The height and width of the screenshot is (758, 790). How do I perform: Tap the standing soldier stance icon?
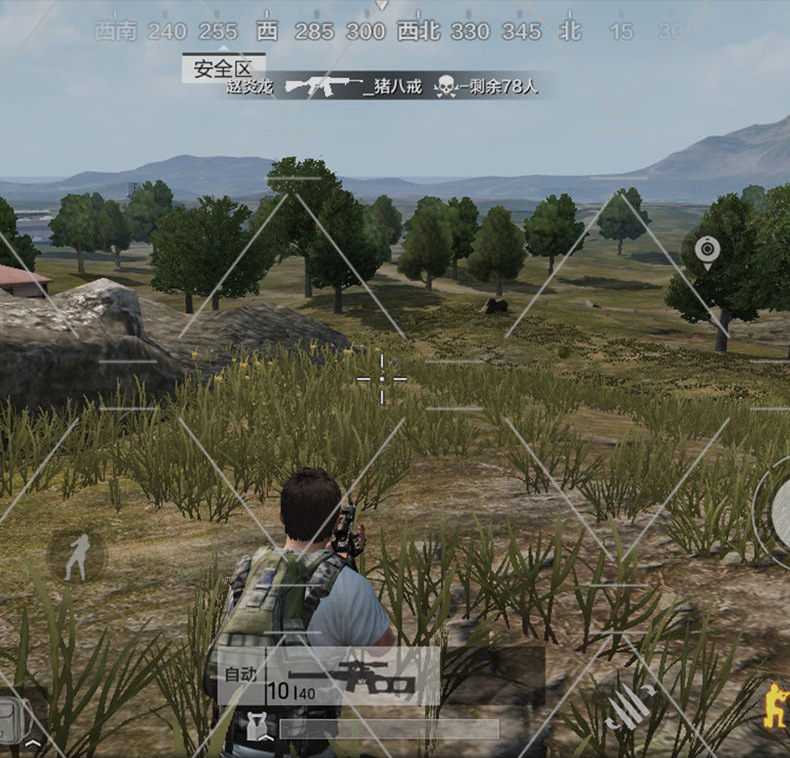tap(77, 556)
